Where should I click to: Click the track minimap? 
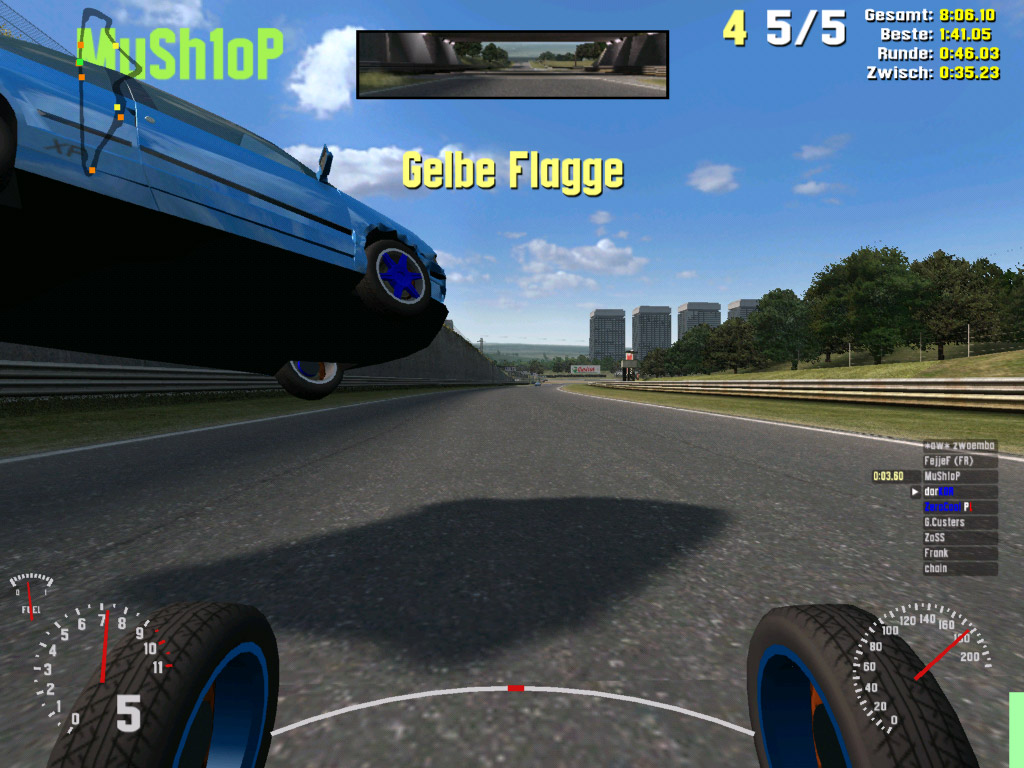[x=102, y=90]
